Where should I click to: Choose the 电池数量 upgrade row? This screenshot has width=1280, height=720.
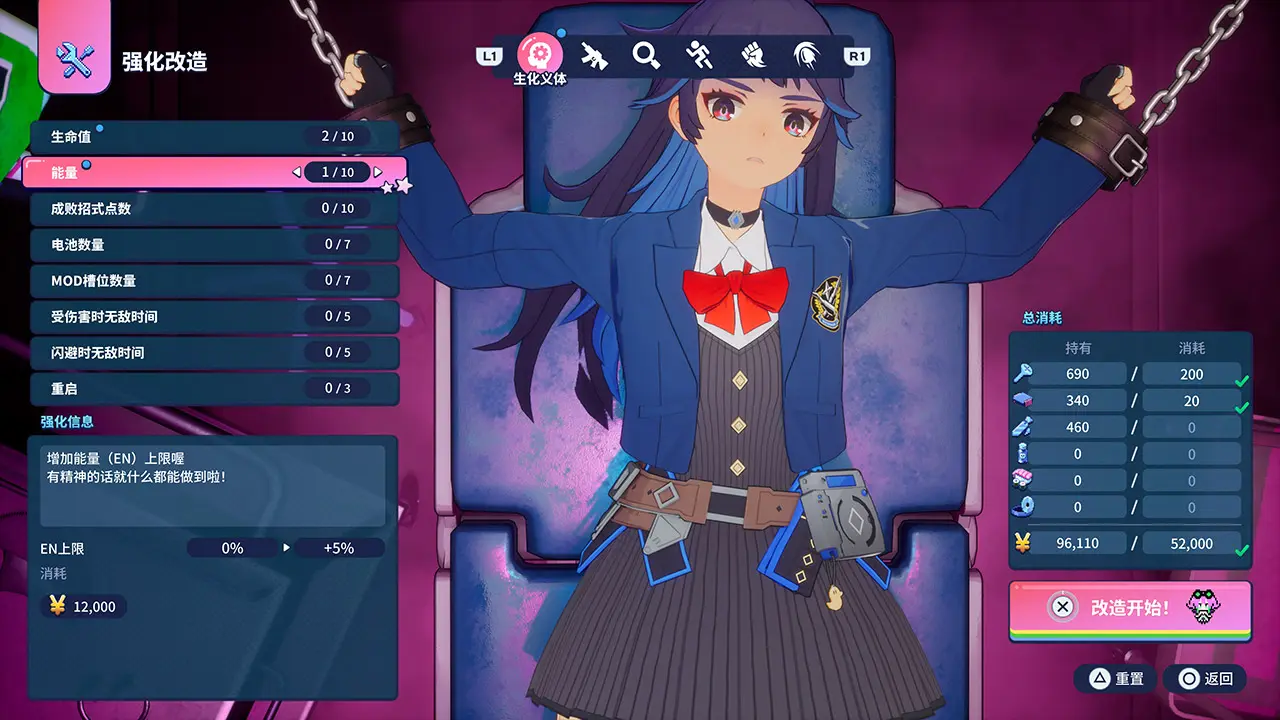[x=214, y=244]
